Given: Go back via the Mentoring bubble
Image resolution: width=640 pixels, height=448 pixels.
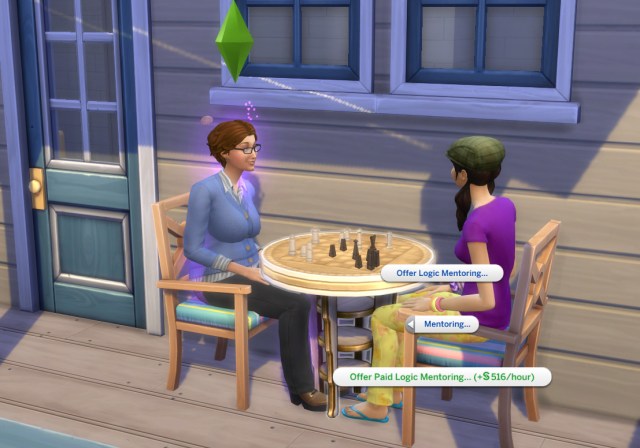Looking at the screenshot, I should pos(444,324).
